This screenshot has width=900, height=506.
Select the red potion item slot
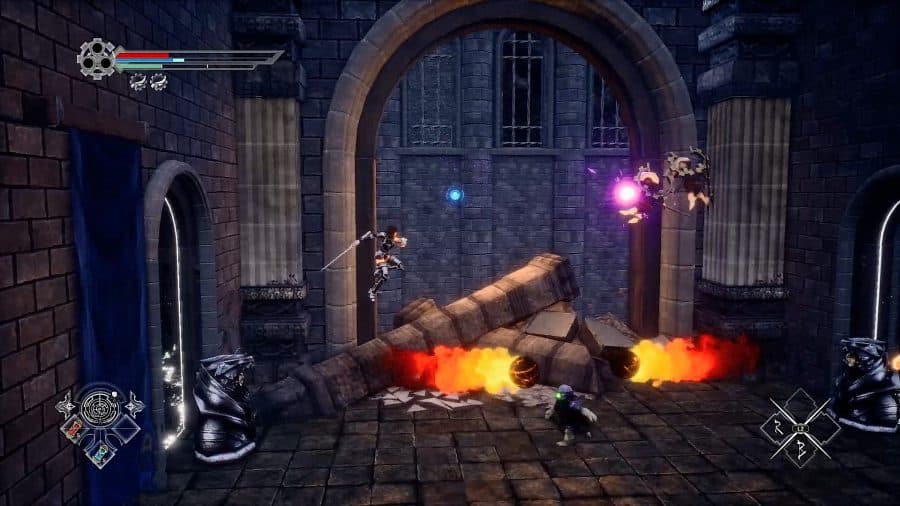76,431
